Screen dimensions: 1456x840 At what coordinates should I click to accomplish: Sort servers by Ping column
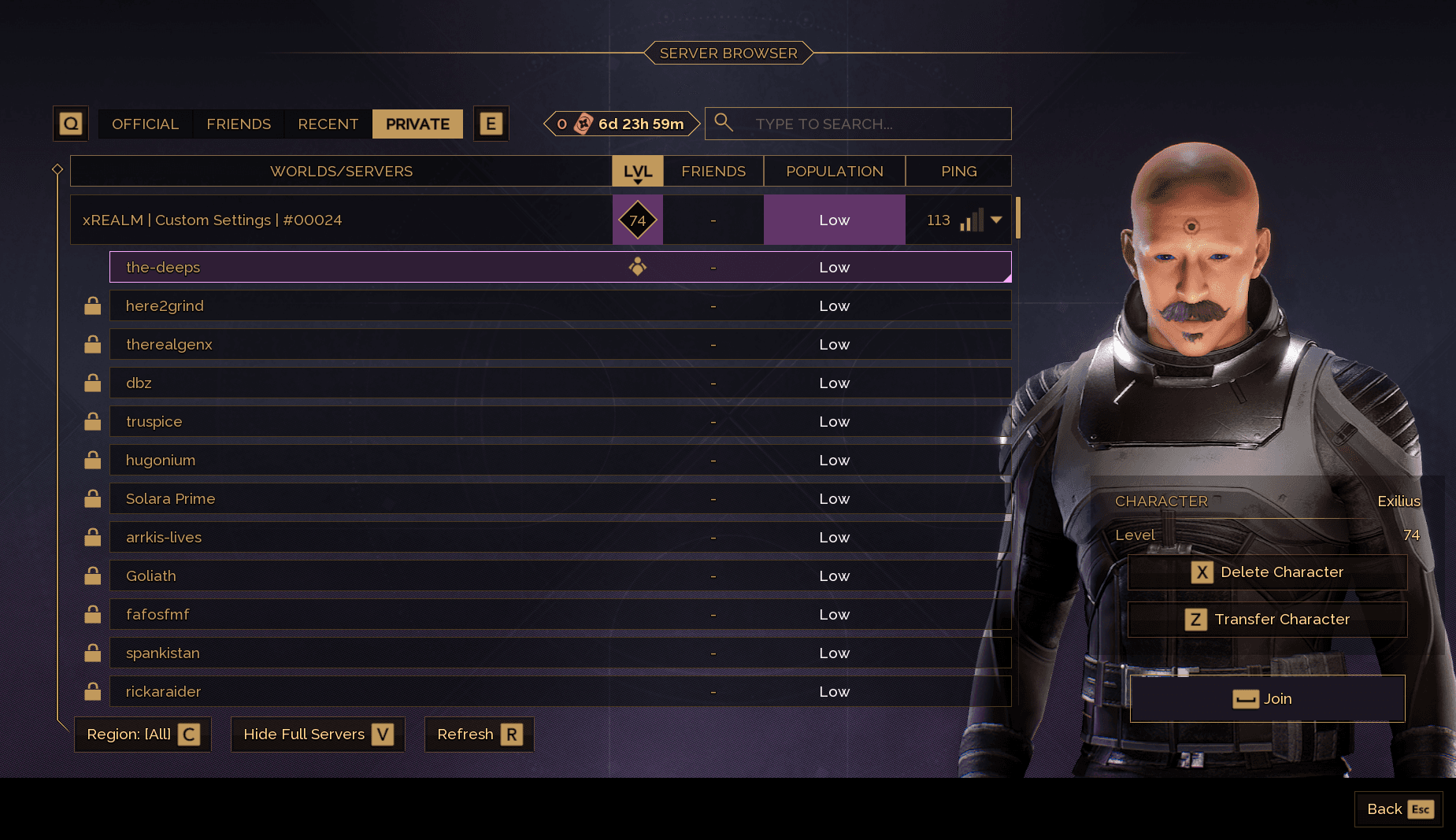(x=958, y=172)
